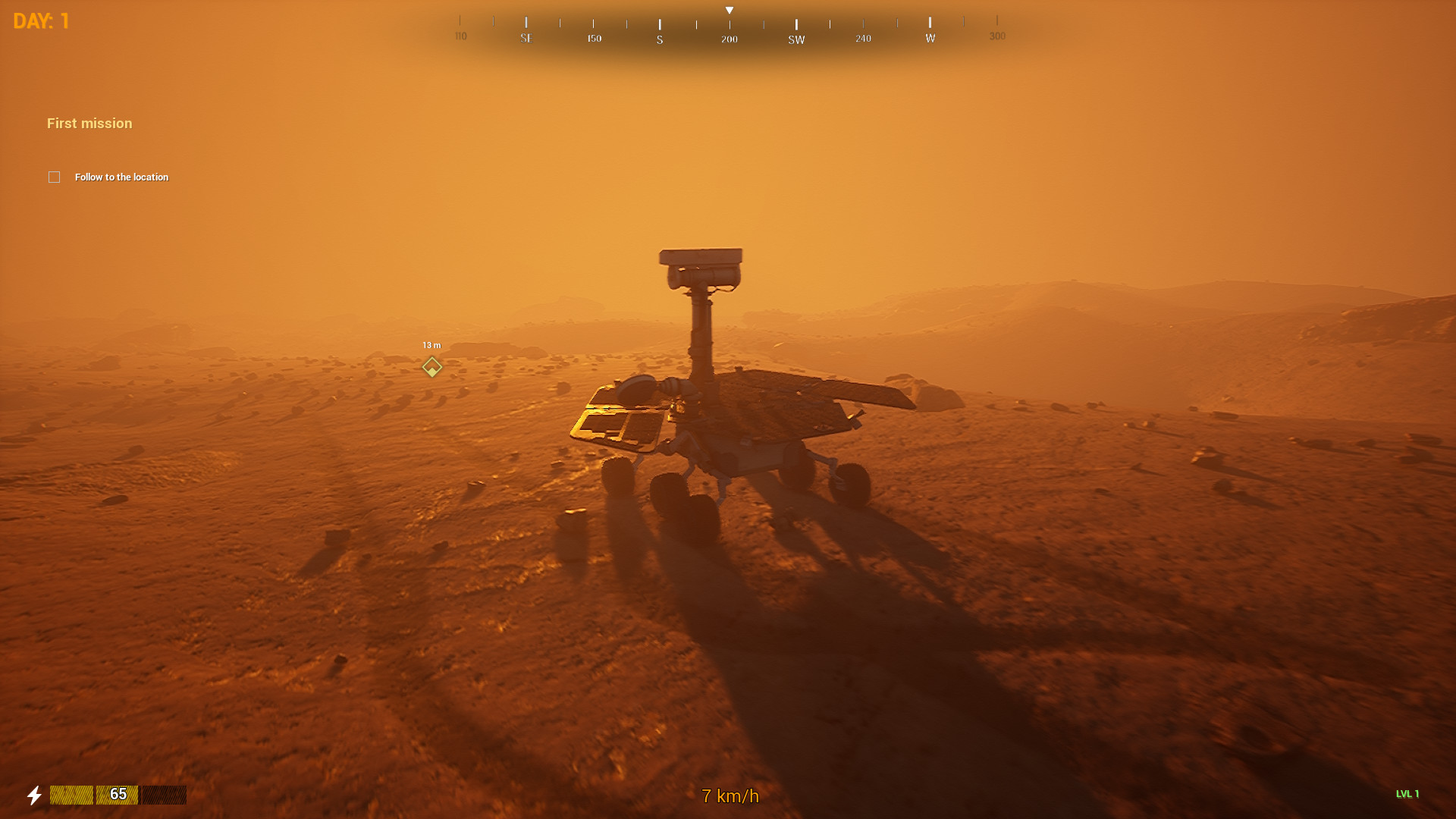Screen dimensions: 1456x819
Task: Click the white compass heading arrow
Action: pyautogui.click(x=729, y=9)
